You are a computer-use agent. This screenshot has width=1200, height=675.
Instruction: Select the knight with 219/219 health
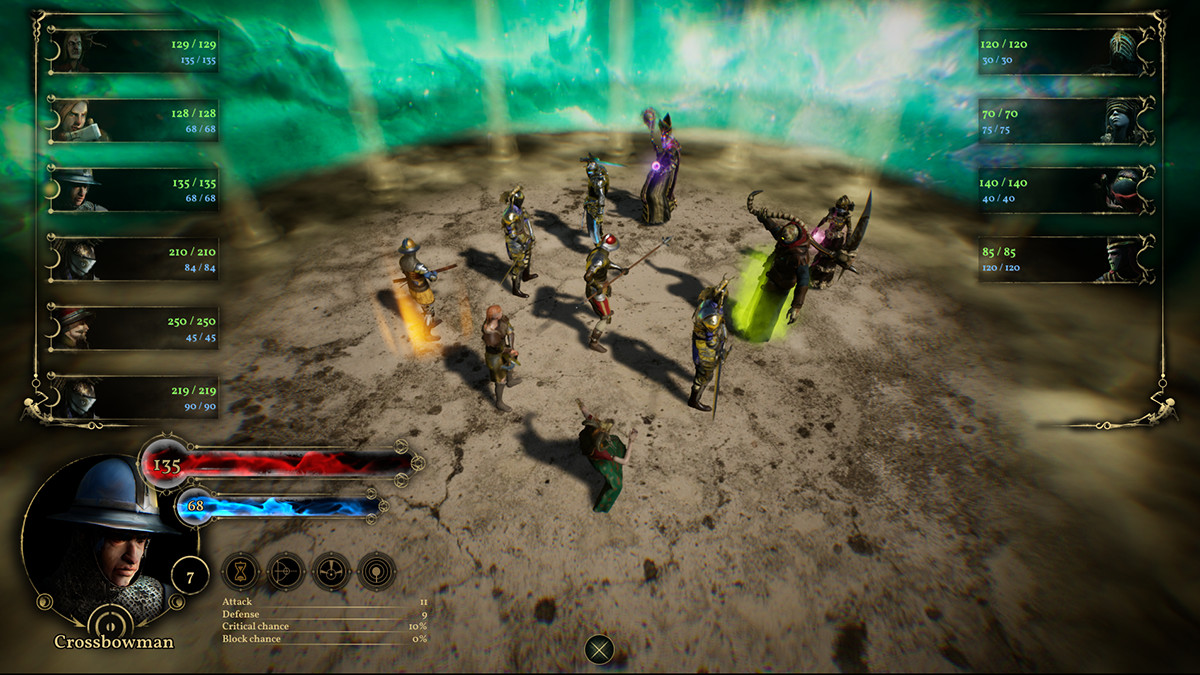click(x=132, y=397)
